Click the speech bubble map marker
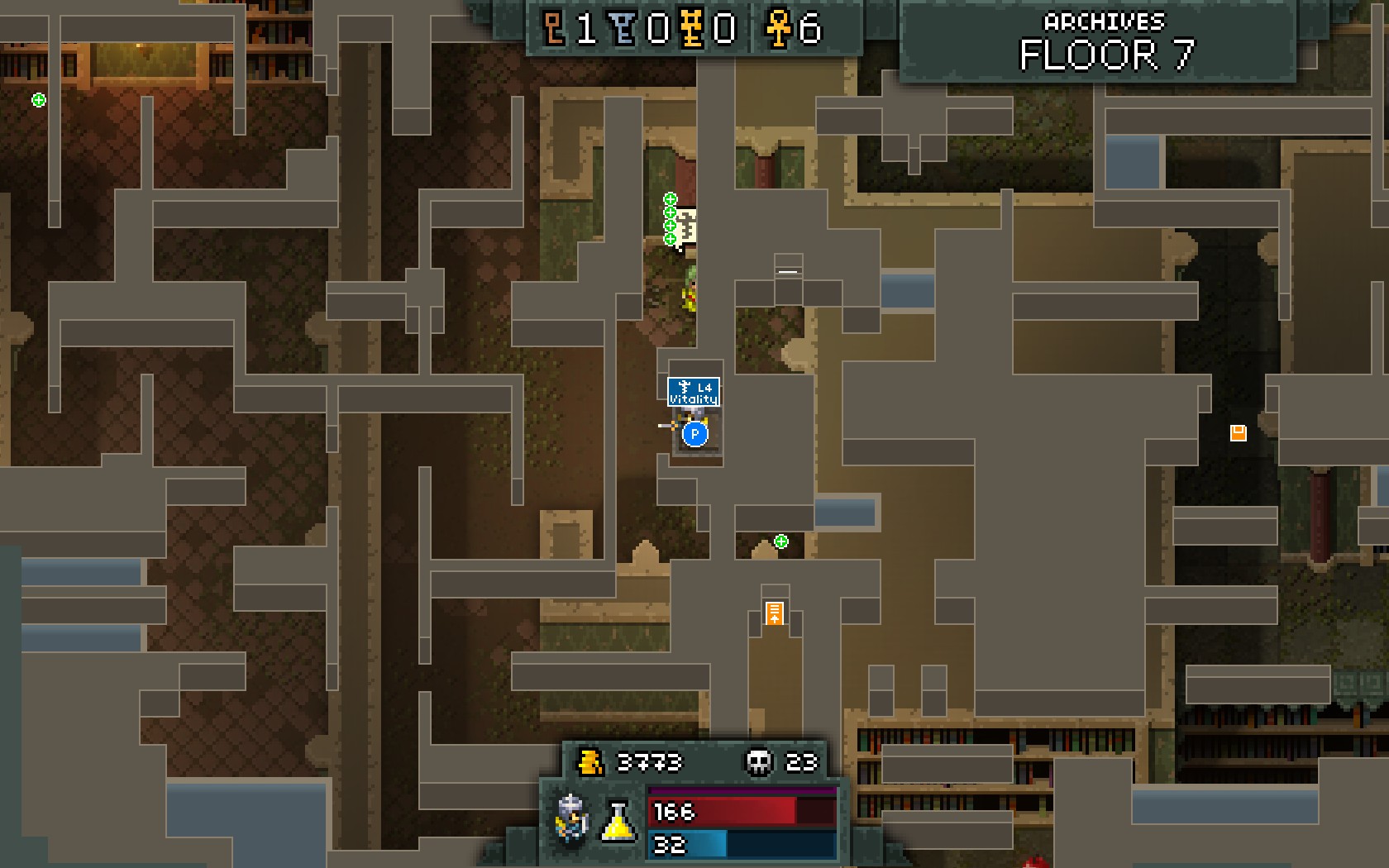Viewport: 1389px width, 868px height. pos(688,227)
